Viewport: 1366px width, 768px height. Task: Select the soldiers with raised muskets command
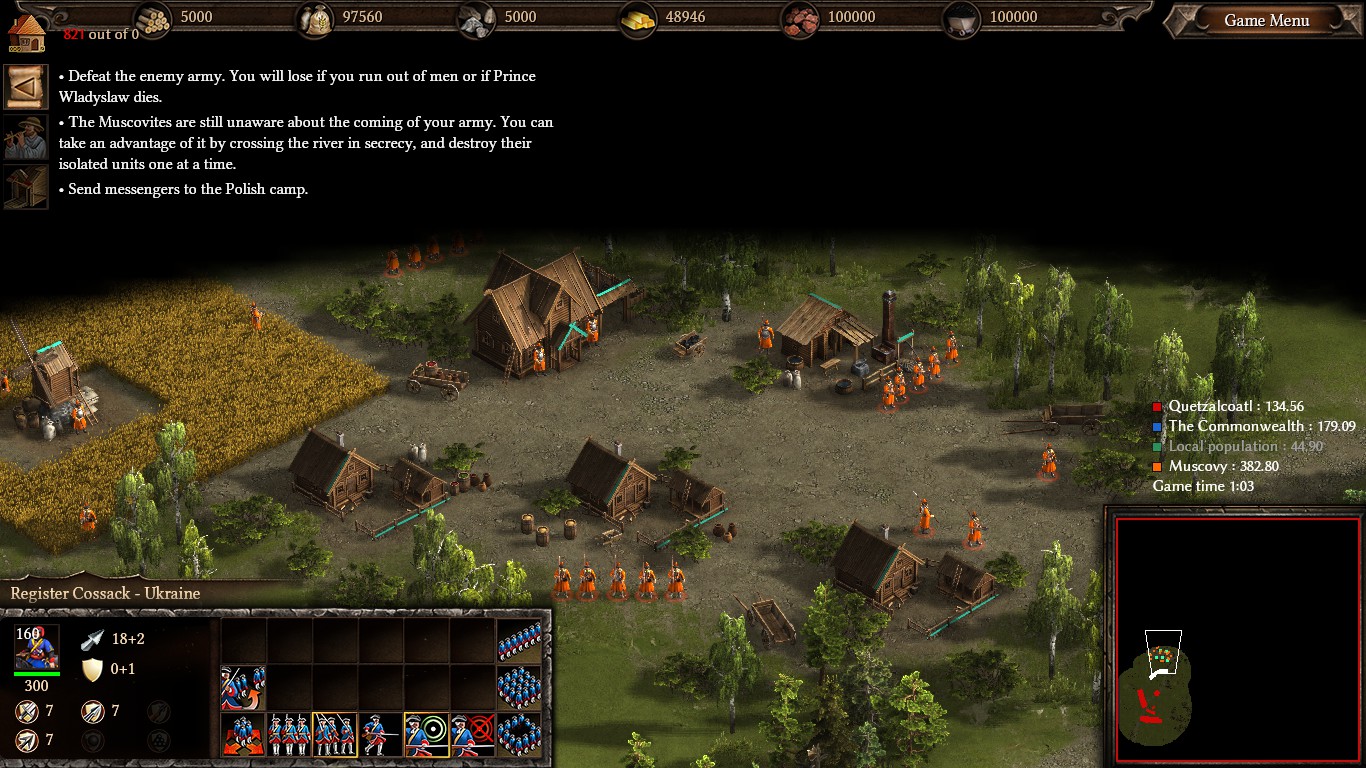[x=335, y=735]
